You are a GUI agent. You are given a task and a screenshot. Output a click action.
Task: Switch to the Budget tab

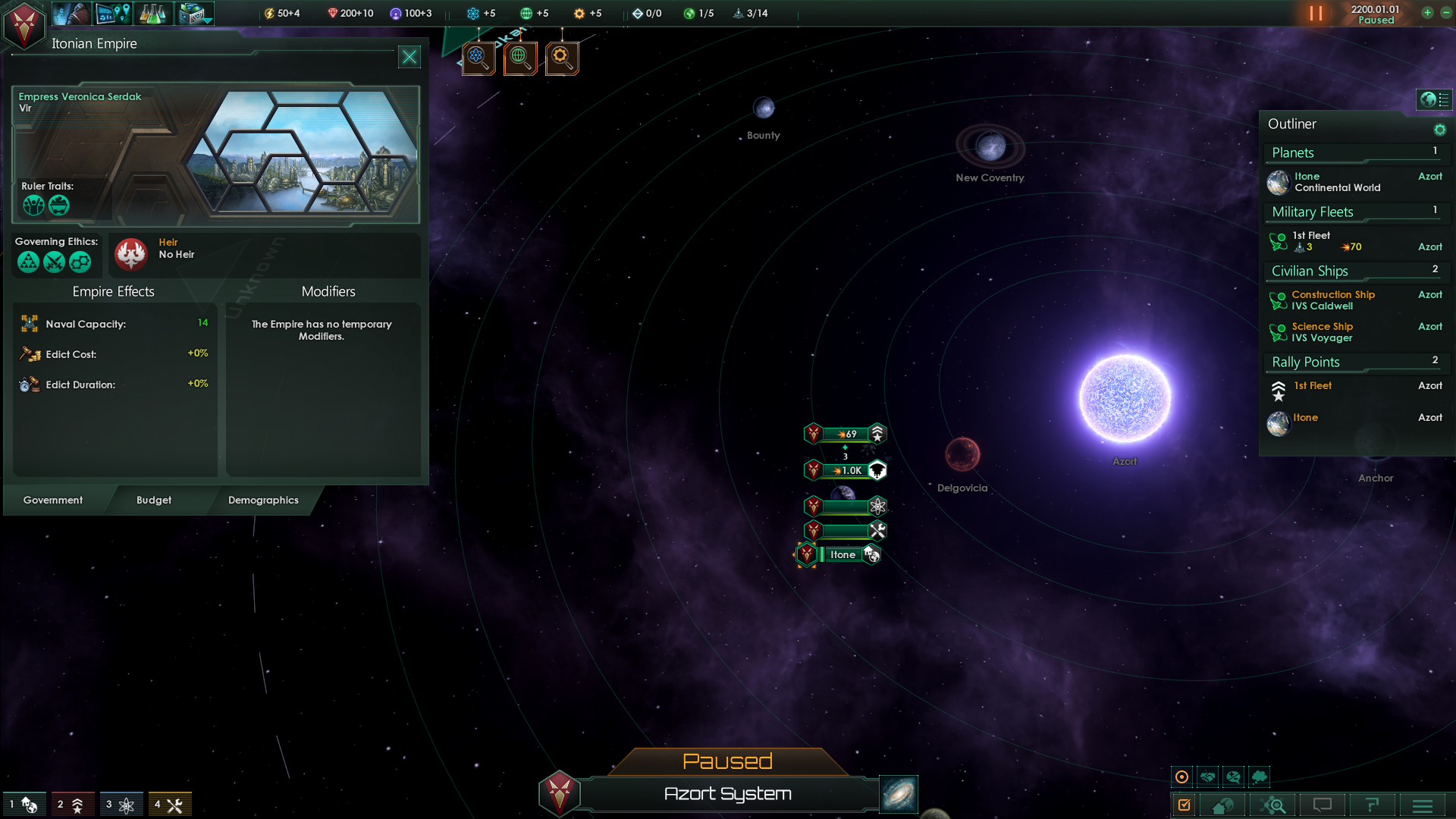click(154, 500)
